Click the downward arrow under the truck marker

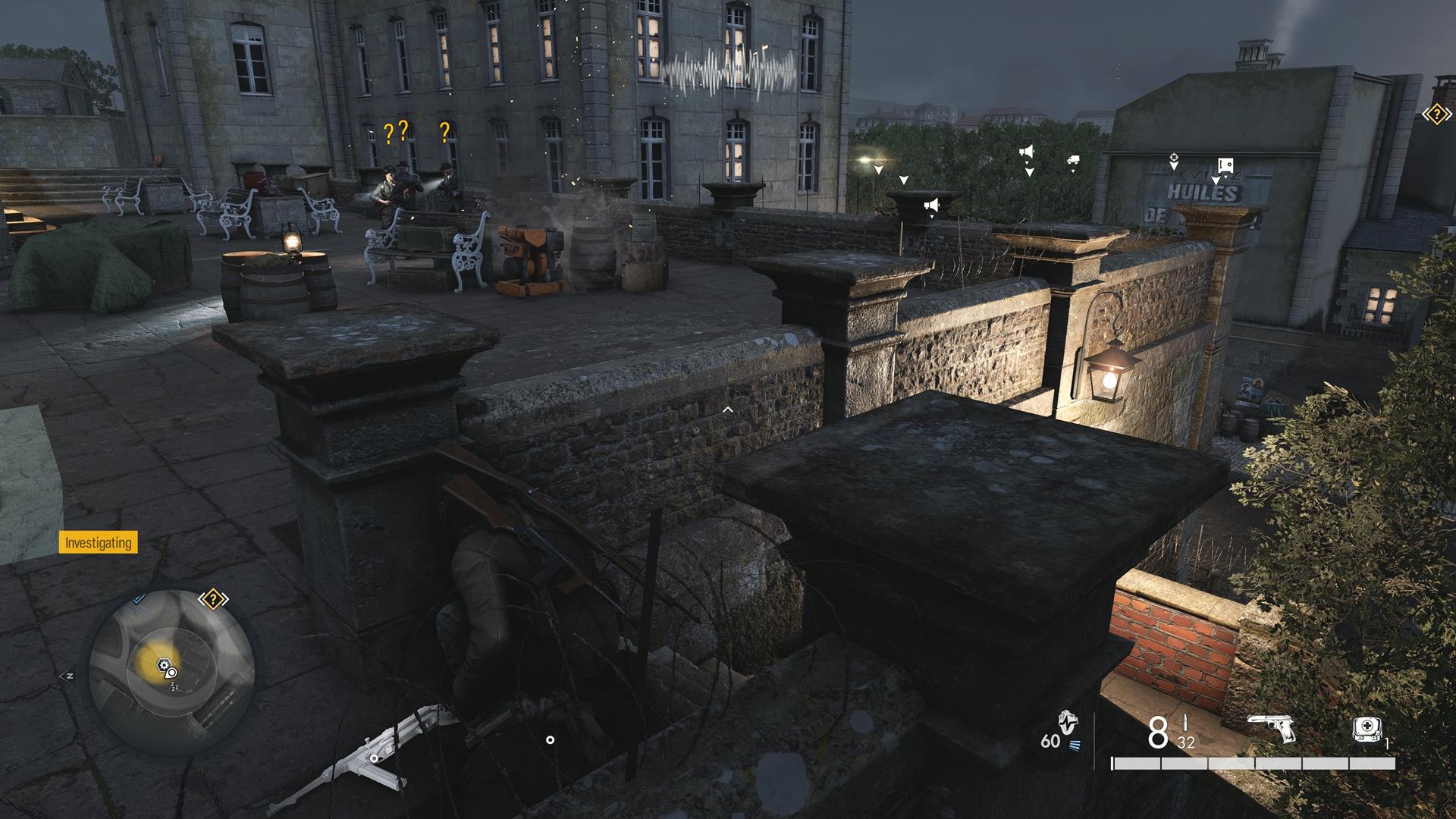tap(1073, 171)
